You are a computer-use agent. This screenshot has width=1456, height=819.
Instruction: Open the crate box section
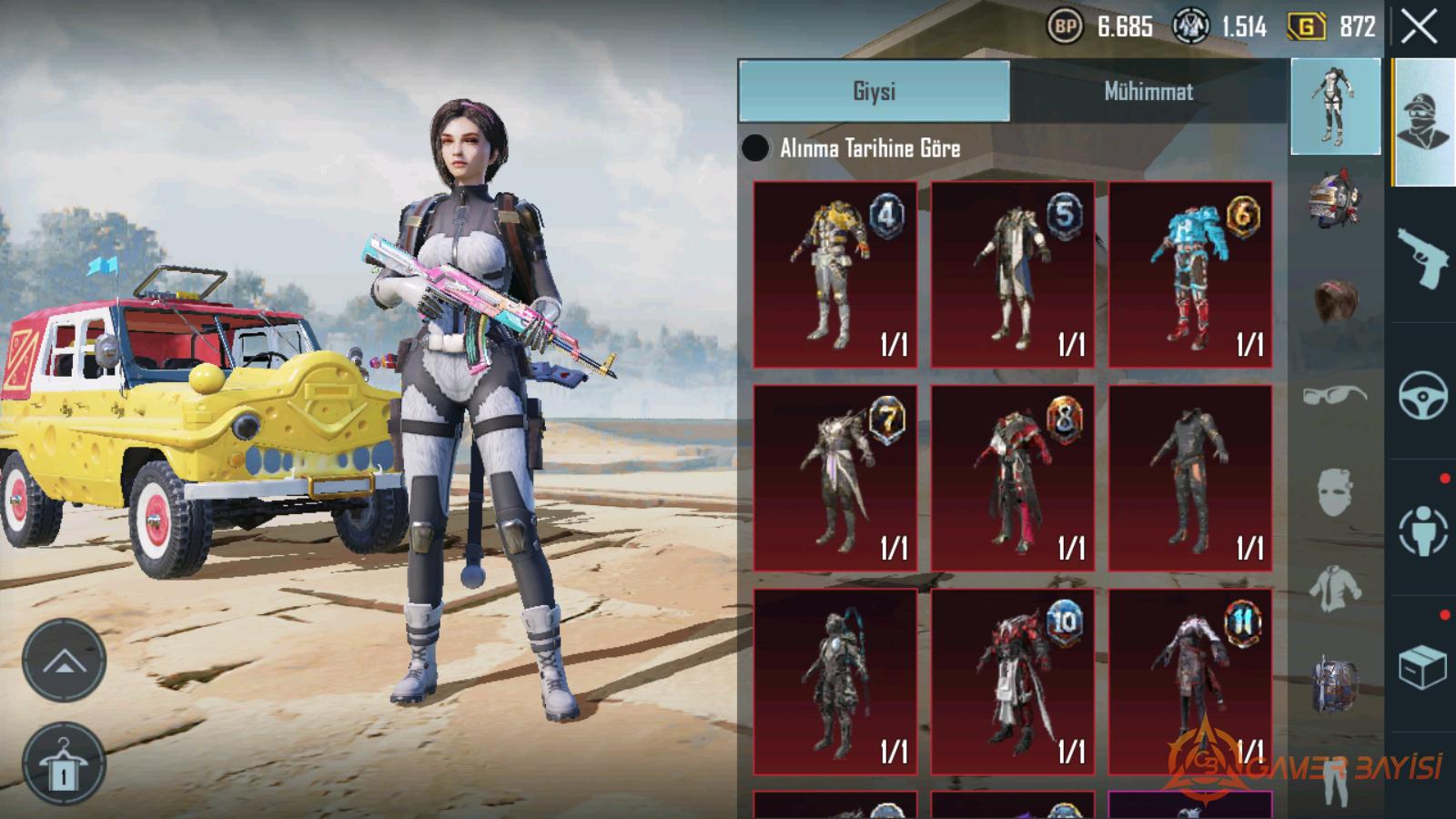coord(1422,667)
